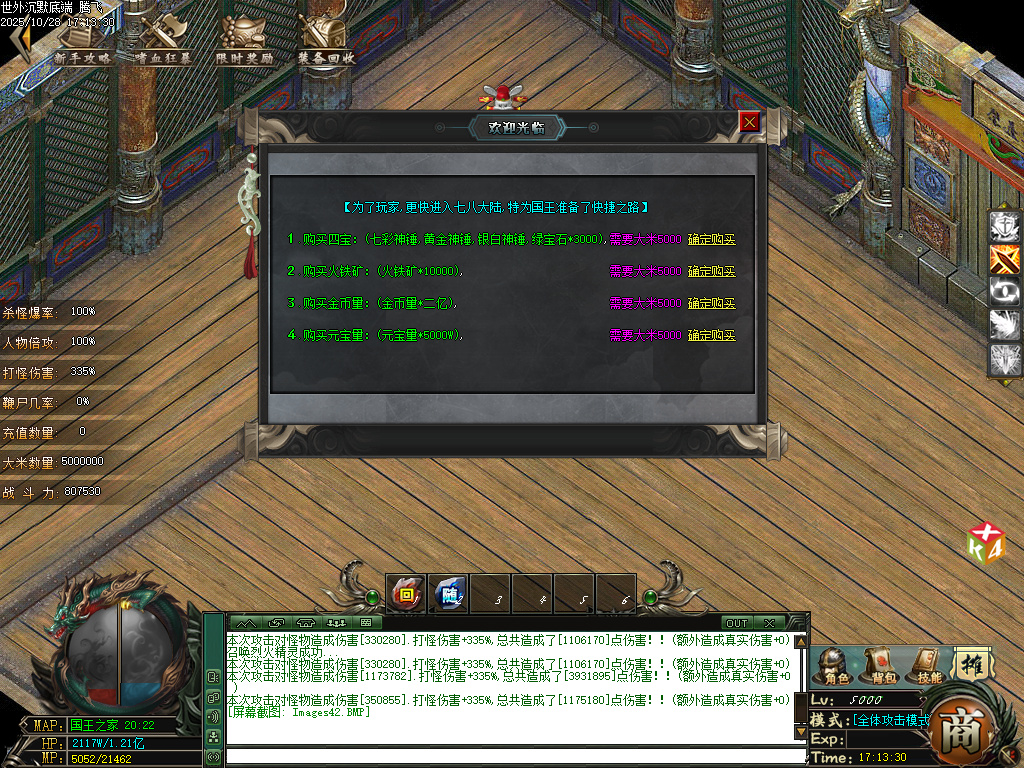This screenshot has height=768, width=1024.
Task: Open the 新手攻略 beginner guide
Action: click(x=82, y=42)
